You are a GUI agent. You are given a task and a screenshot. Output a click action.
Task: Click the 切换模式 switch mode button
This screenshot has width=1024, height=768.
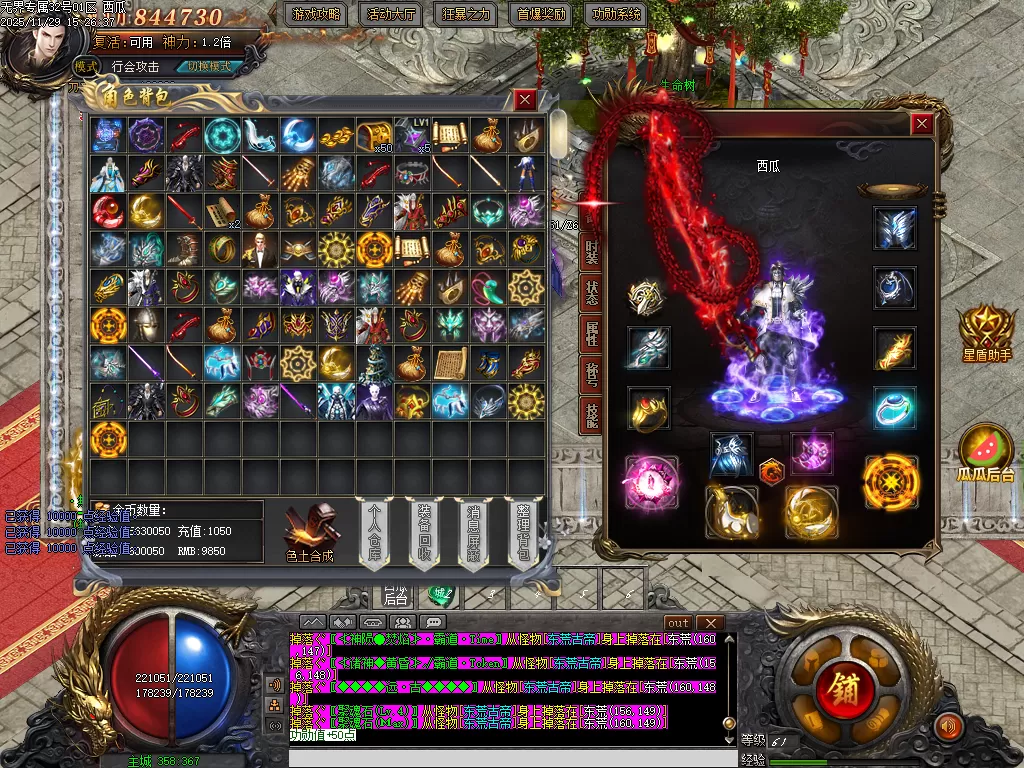pos(208,66)
